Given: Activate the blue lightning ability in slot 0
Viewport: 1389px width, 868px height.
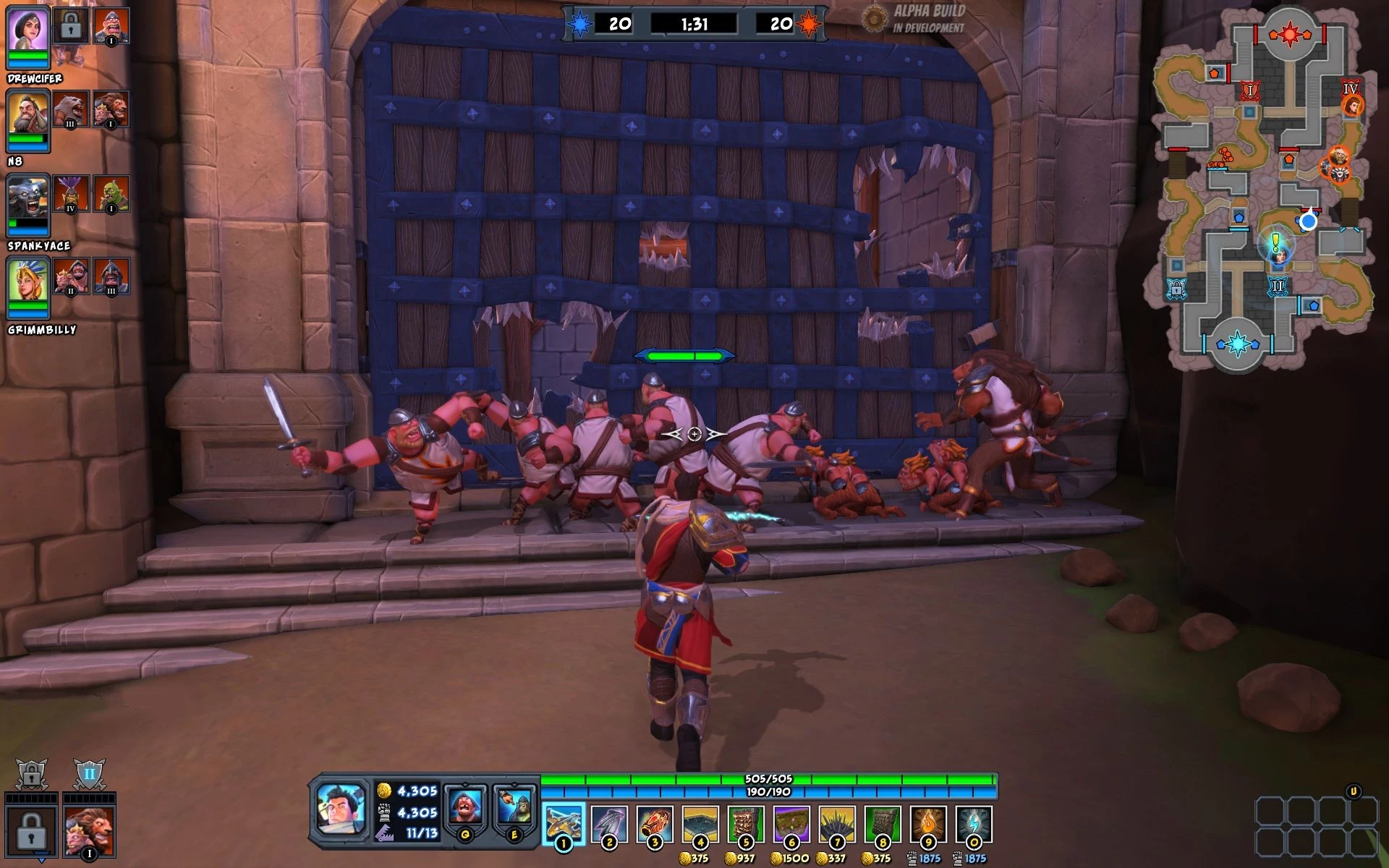Looking at the screenshot, I should 974,824.
